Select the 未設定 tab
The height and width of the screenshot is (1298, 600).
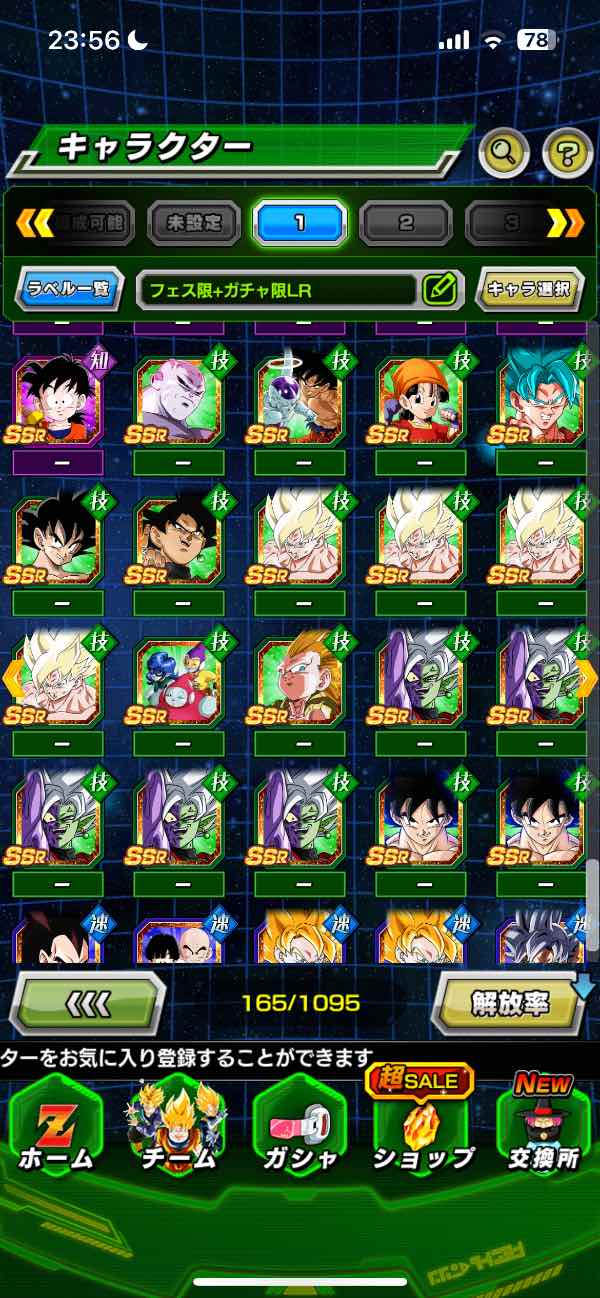(x=194, y=222)
